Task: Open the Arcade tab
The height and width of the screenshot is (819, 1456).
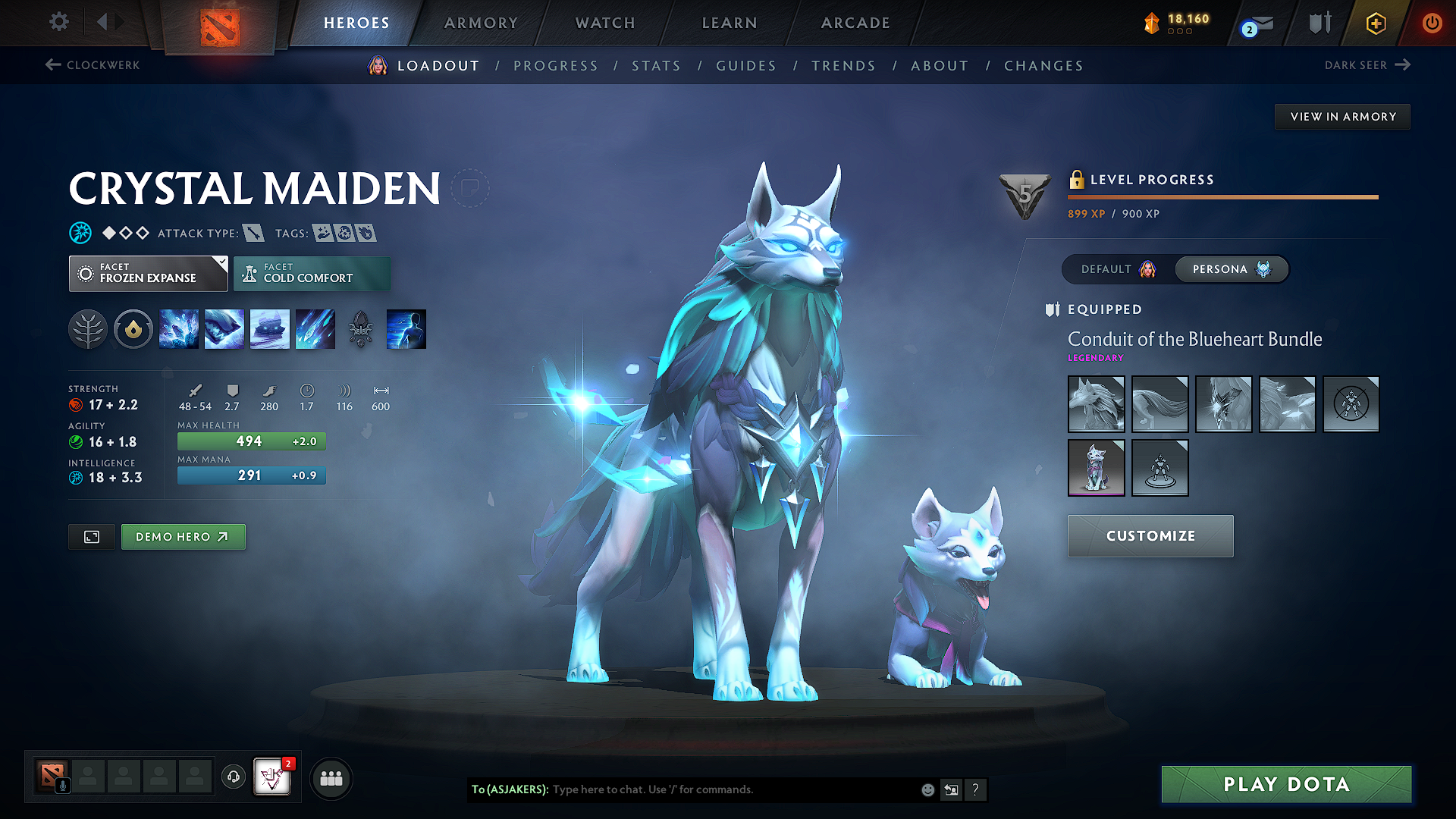Action: (855, 23)
